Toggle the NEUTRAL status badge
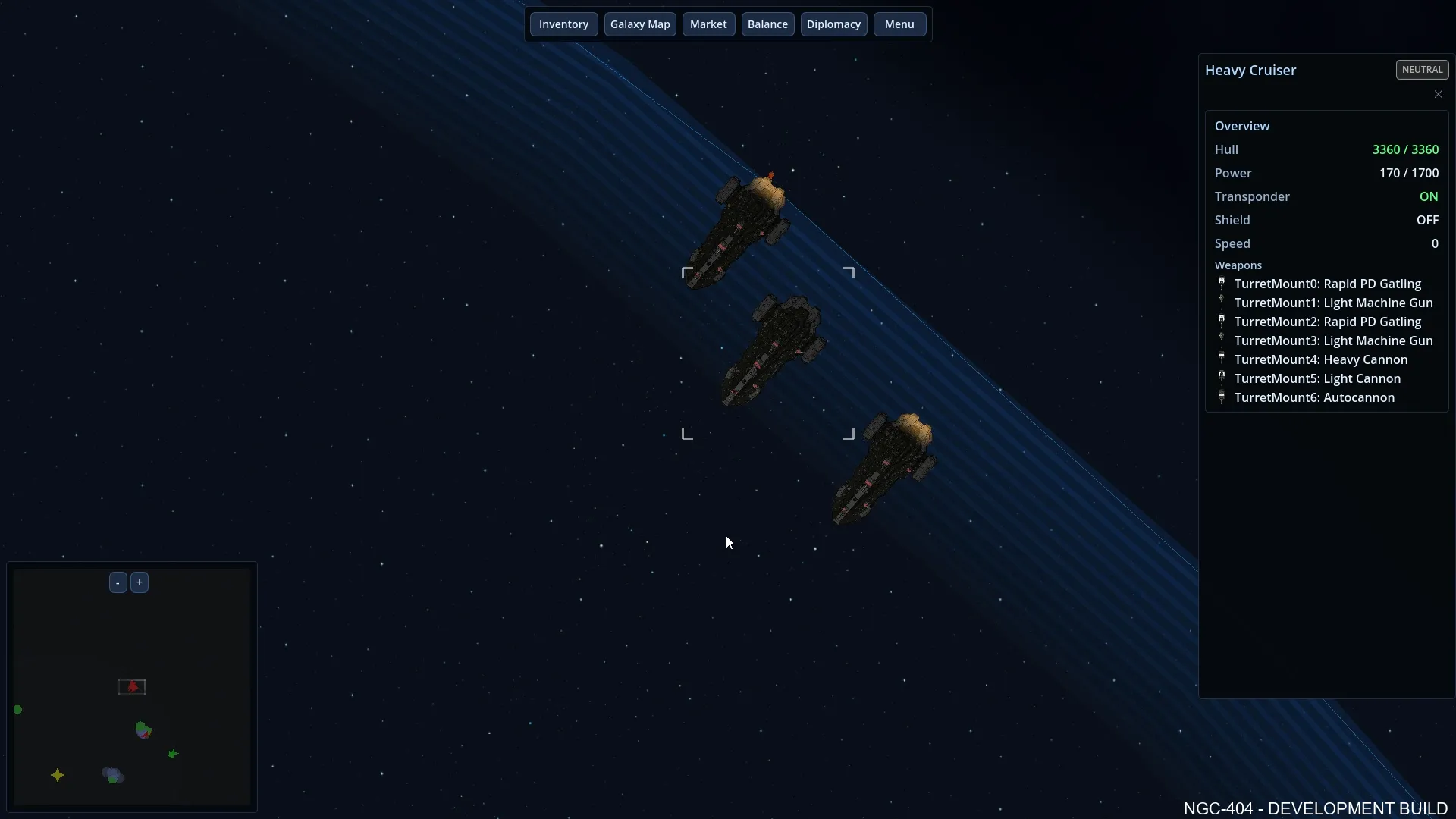Viewport: 1456px width, 819px height. coord(1421,69)
